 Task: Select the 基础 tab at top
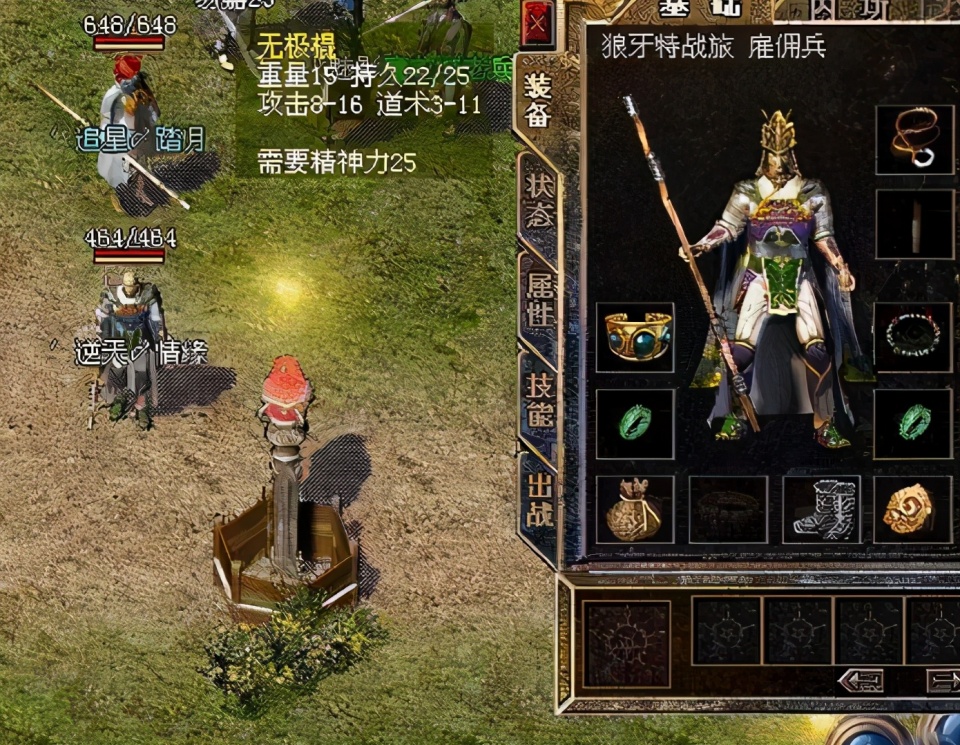click(699, 9)
